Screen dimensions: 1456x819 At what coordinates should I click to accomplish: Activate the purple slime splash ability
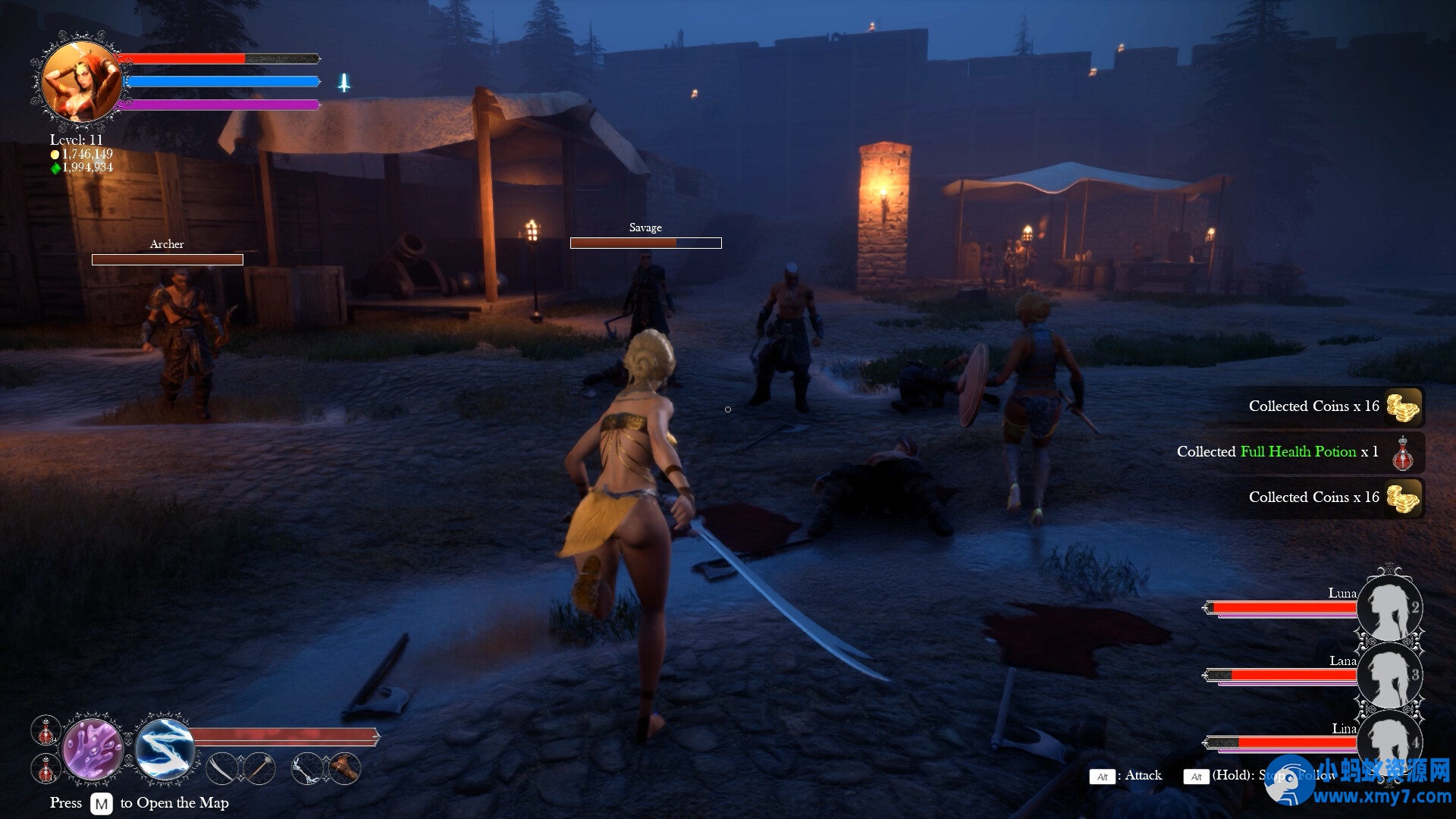(x=93, y=749)
